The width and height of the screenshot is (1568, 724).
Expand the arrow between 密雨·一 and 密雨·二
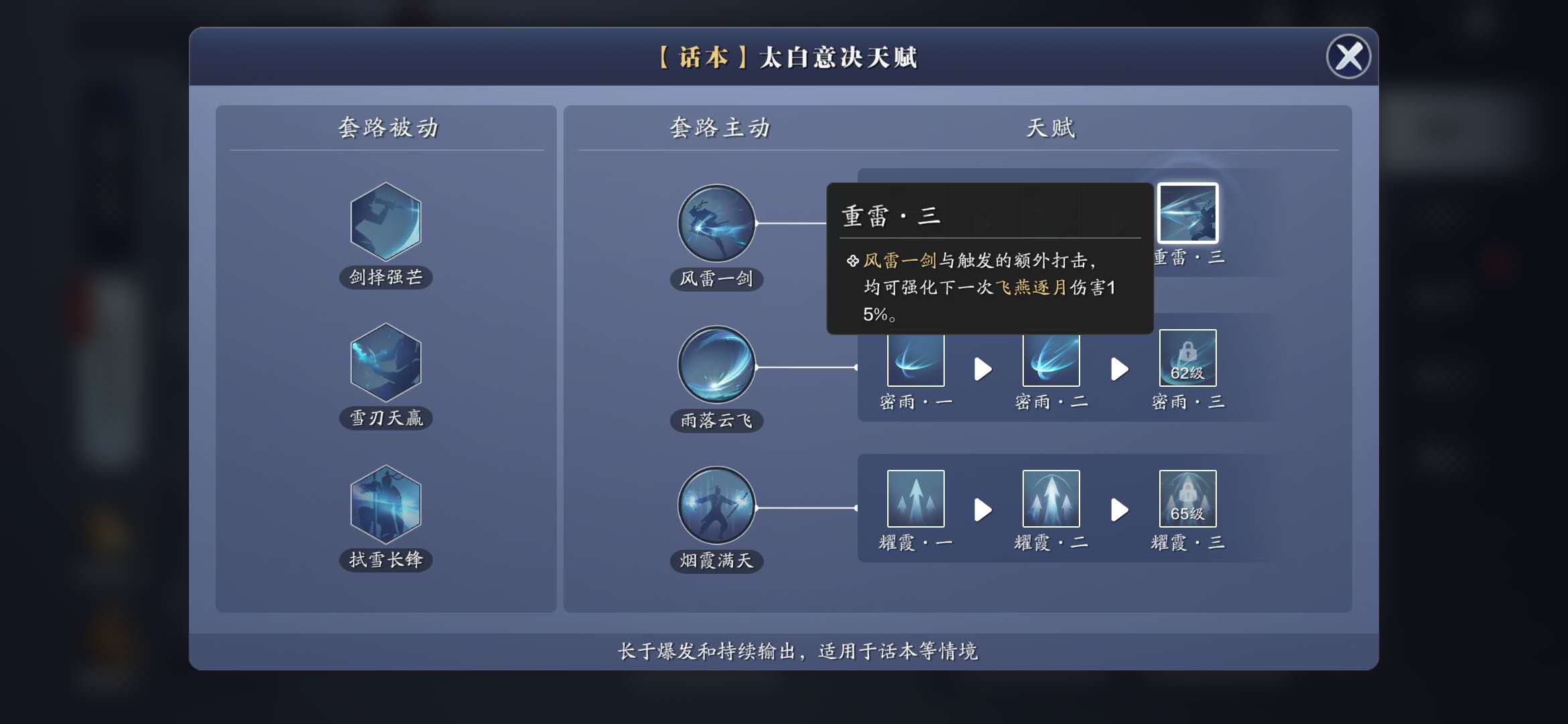[x=984, y=369]
